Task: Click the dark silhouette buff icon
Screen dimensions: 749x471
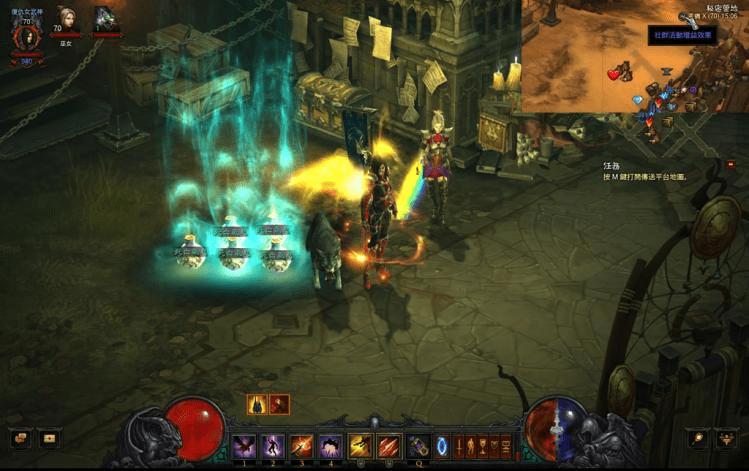Action: [x=258, y=404]
